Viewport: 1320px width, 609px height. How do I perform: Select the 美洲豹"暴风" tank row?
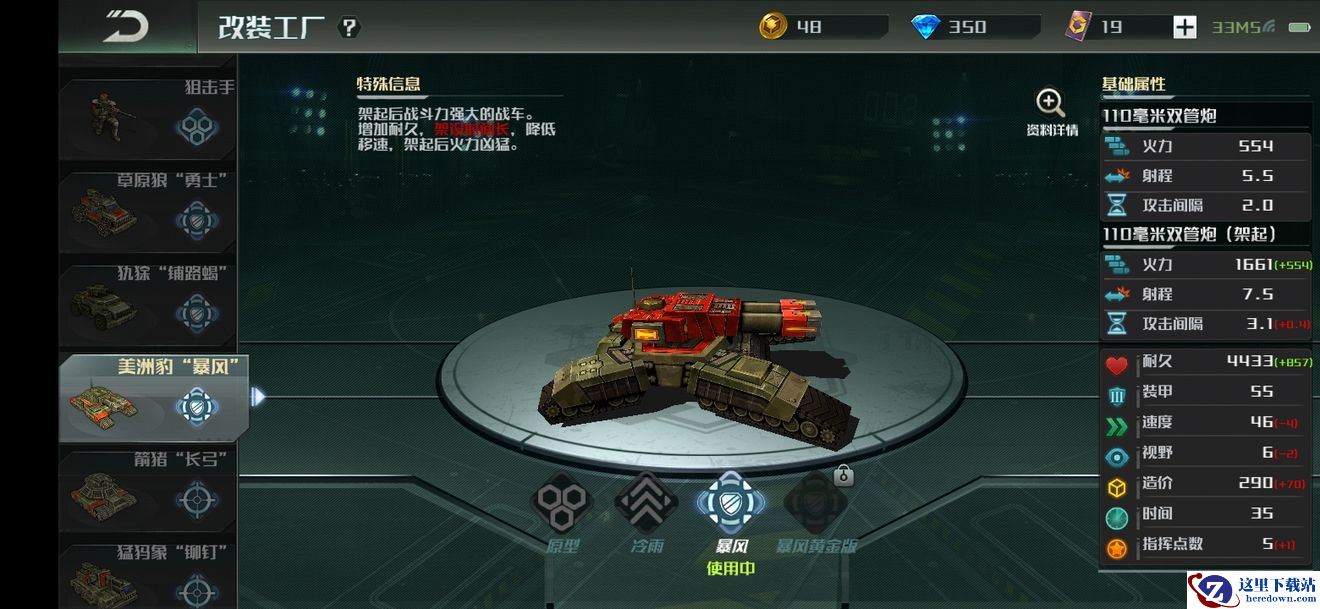150,397
